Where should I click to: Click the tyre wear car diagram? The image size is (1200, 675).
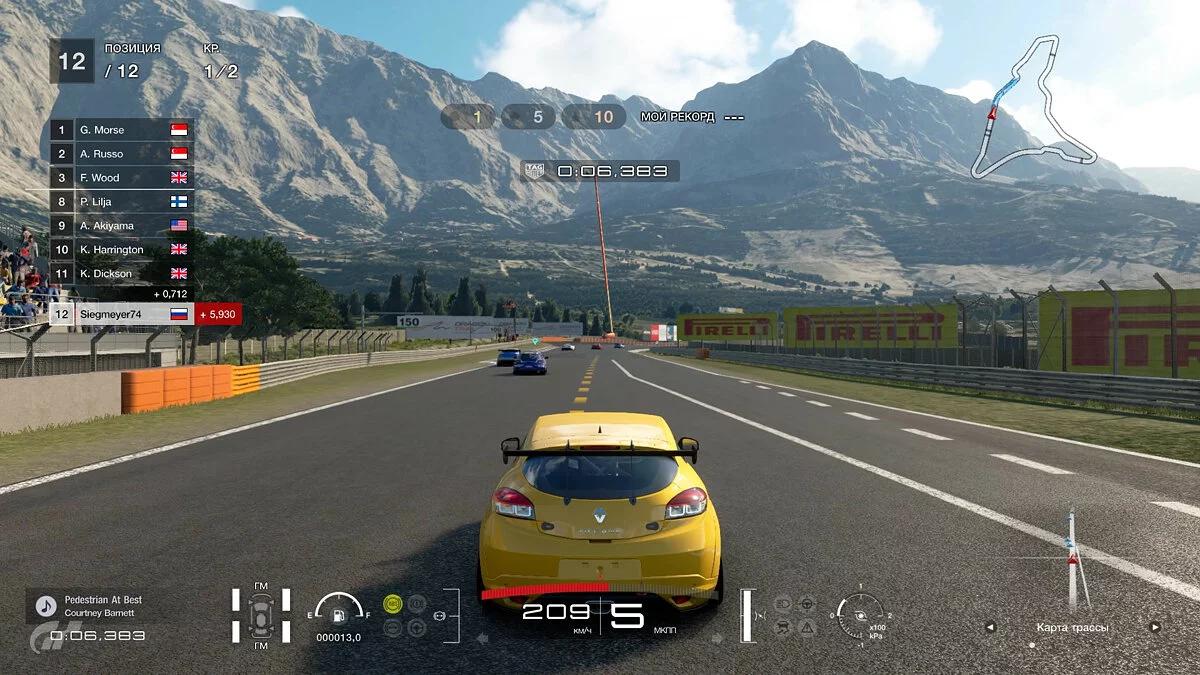[262, 613]
